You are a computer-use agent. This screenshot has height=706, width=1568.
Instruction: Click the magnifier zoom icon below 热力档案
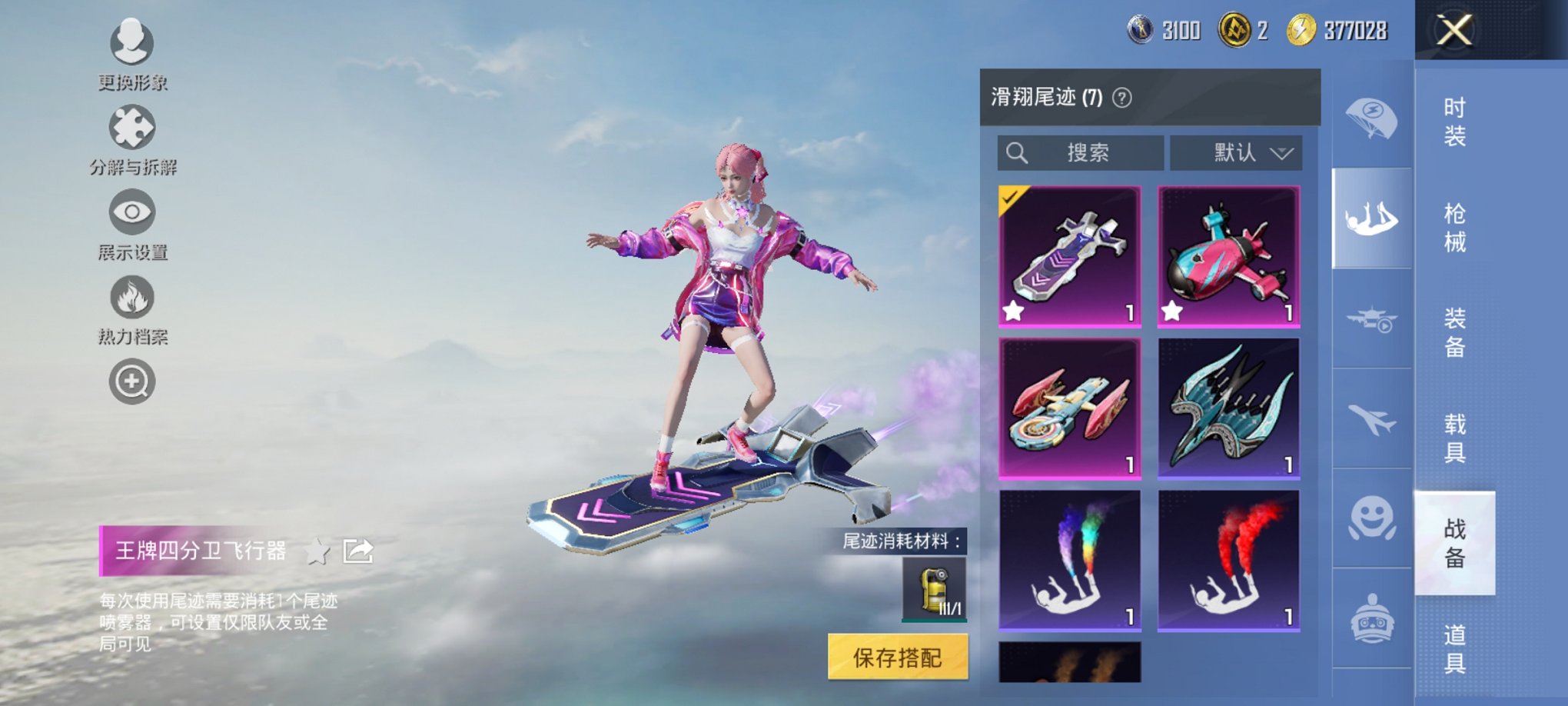pos(132,381)
